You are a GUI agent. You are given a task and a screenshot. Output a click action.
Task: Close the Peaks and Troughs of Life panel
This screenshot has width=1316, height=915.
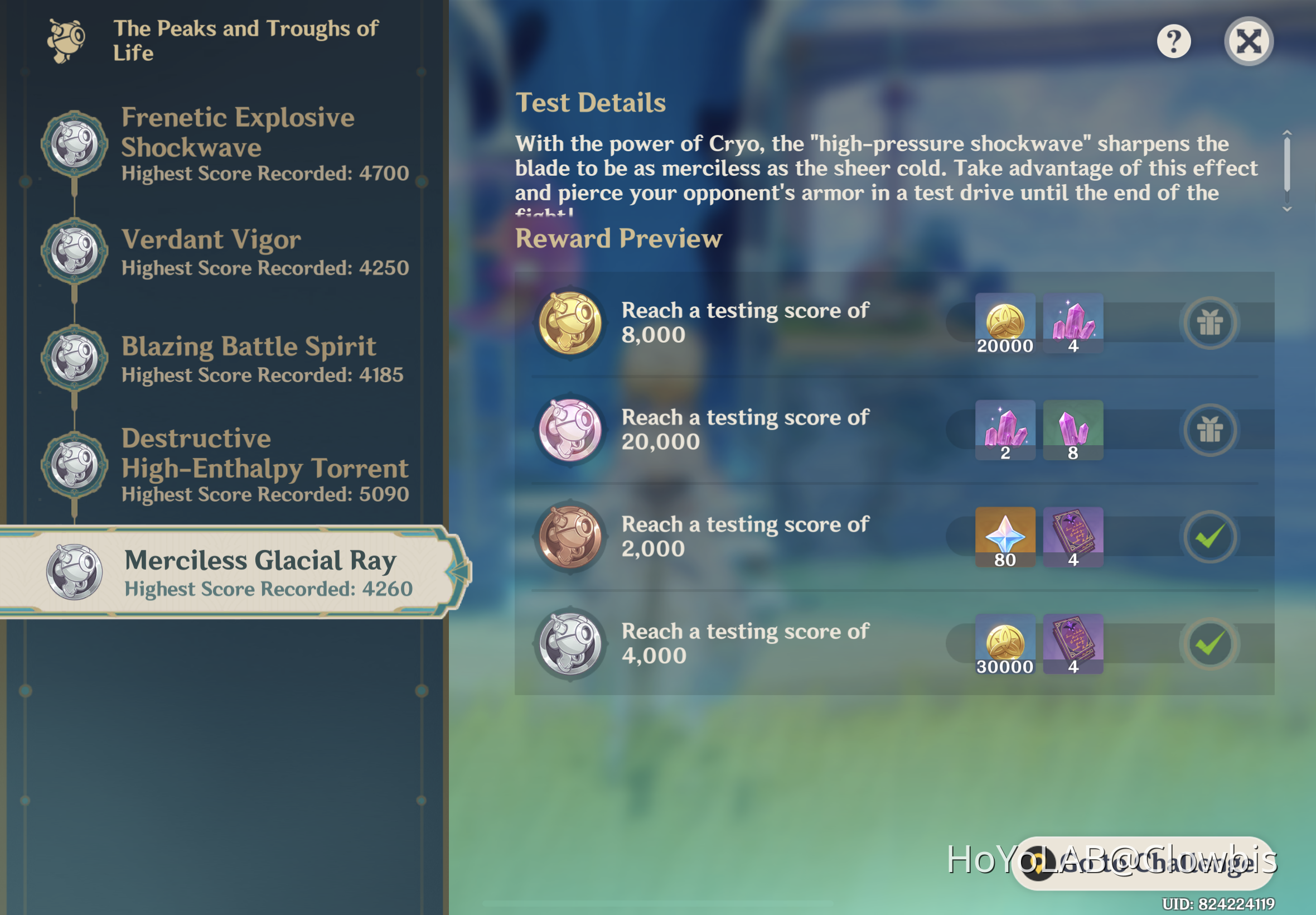point(1248,41)
